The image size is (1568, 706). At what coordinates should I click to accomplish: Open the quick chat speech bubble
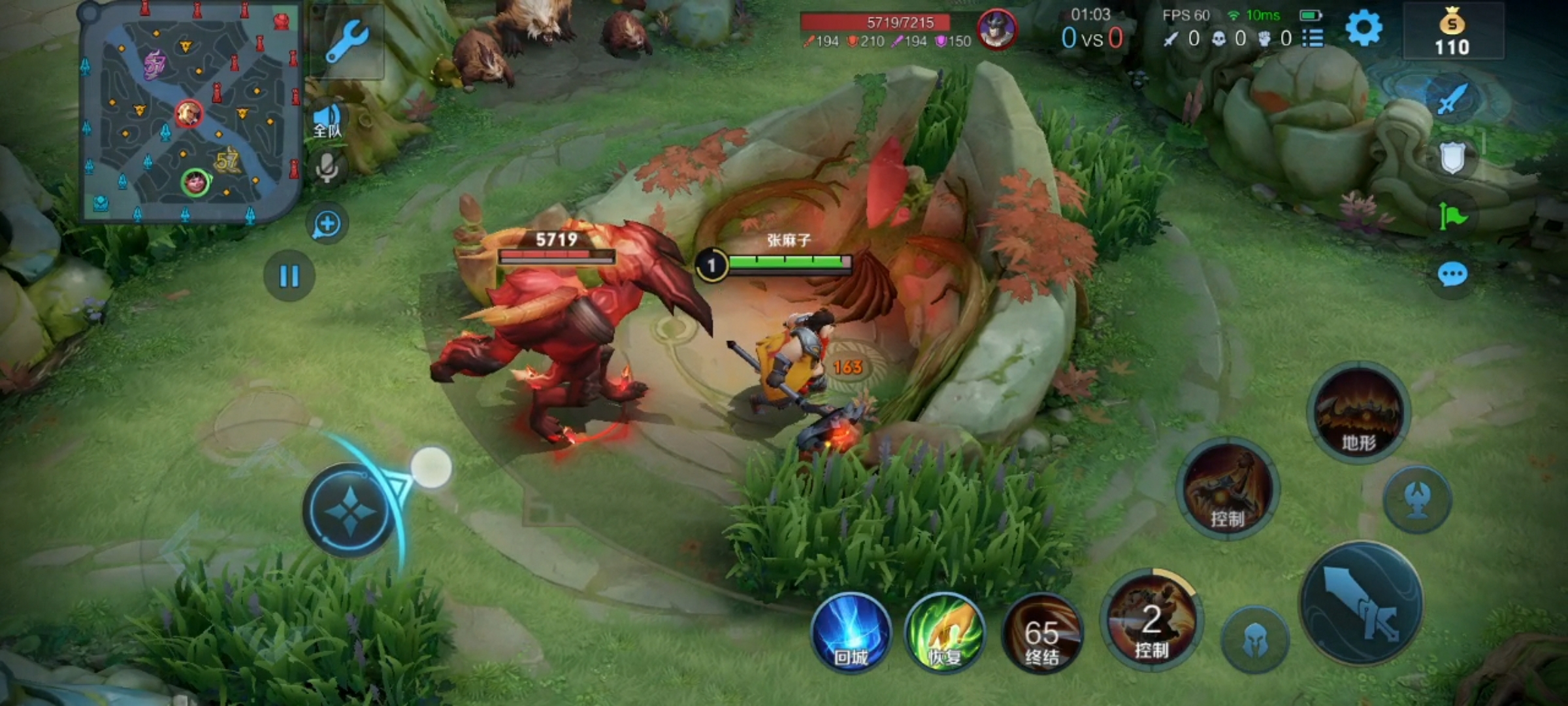click(1452, 275)
